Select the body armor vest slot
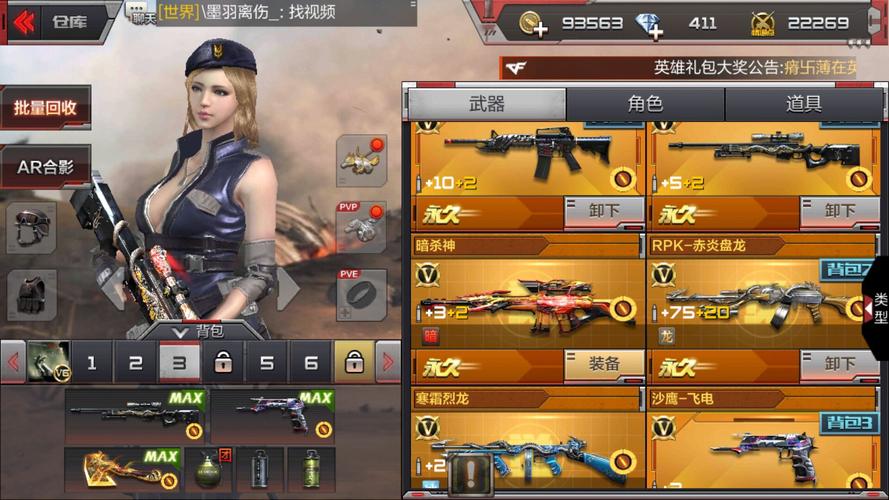889x500 pixels. point(32,295)
